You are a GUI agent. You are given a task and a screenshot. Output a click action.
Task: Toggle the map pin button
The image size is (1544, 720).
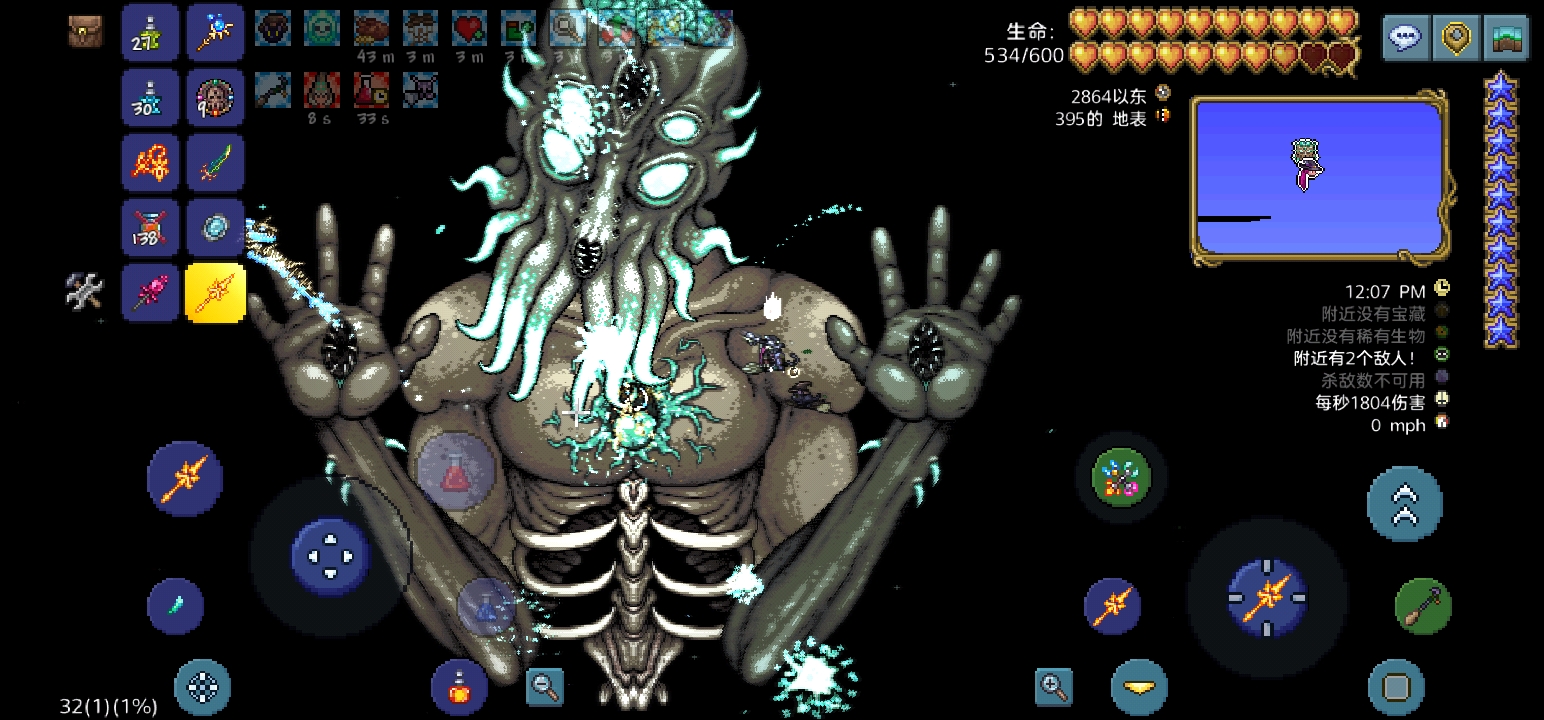point(1456,38)
